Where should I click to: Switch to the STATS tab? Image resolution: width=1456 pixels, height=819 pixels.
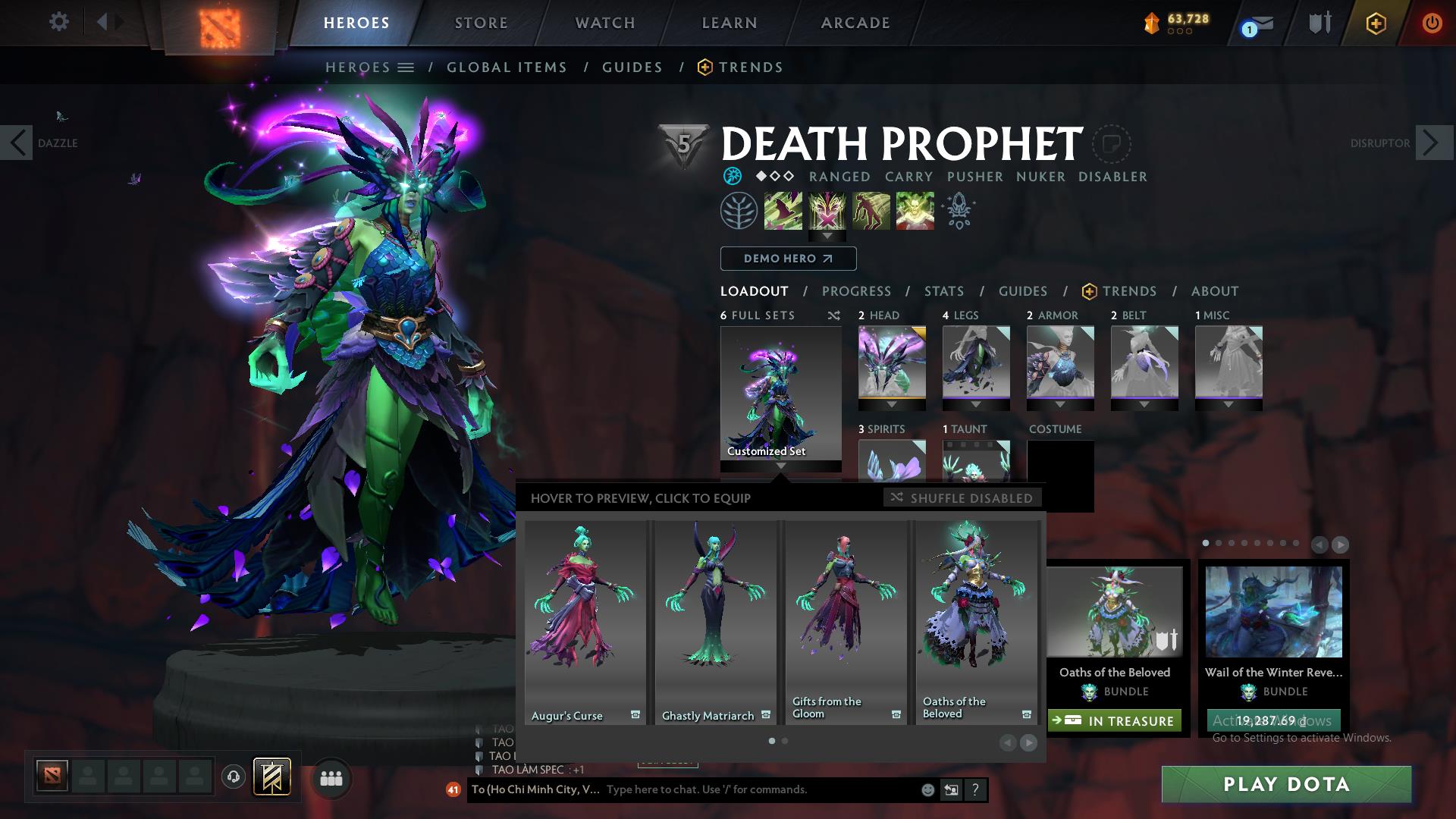943,291
